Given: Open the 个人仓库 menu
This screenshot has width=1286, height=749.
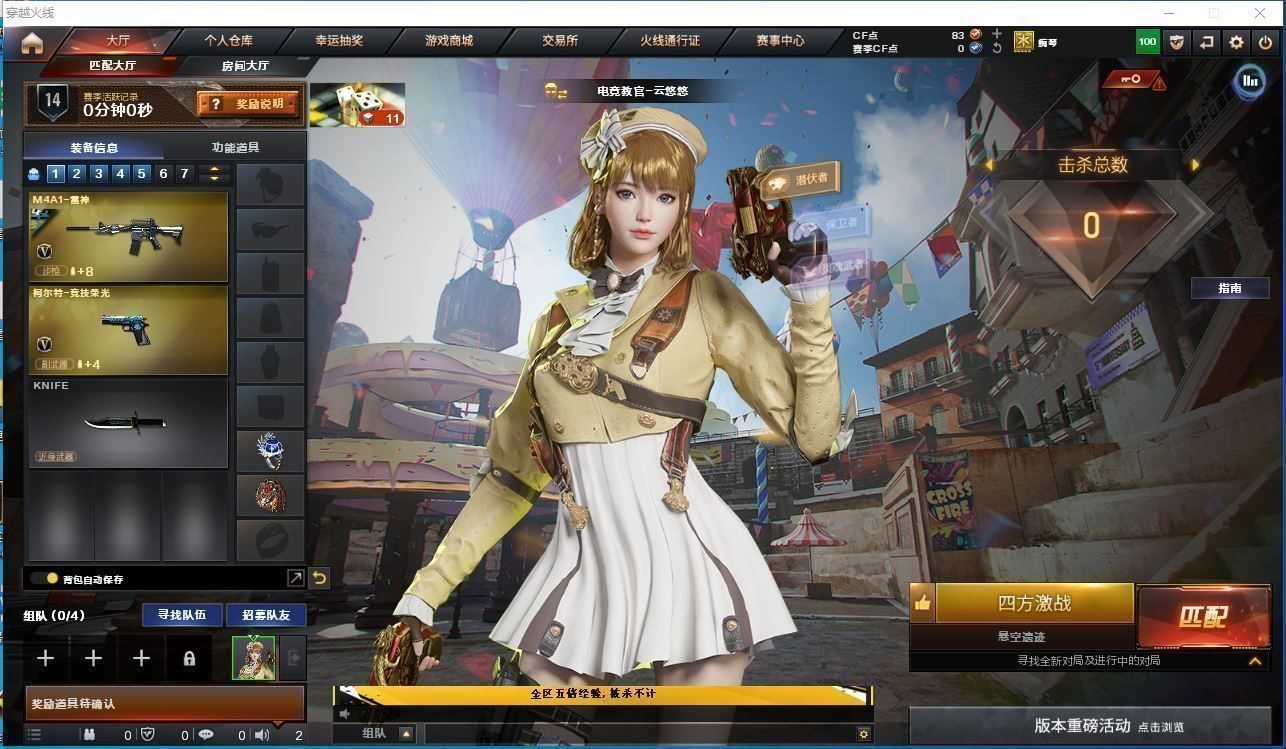Looking at the screenshot, I should [228, 41].
